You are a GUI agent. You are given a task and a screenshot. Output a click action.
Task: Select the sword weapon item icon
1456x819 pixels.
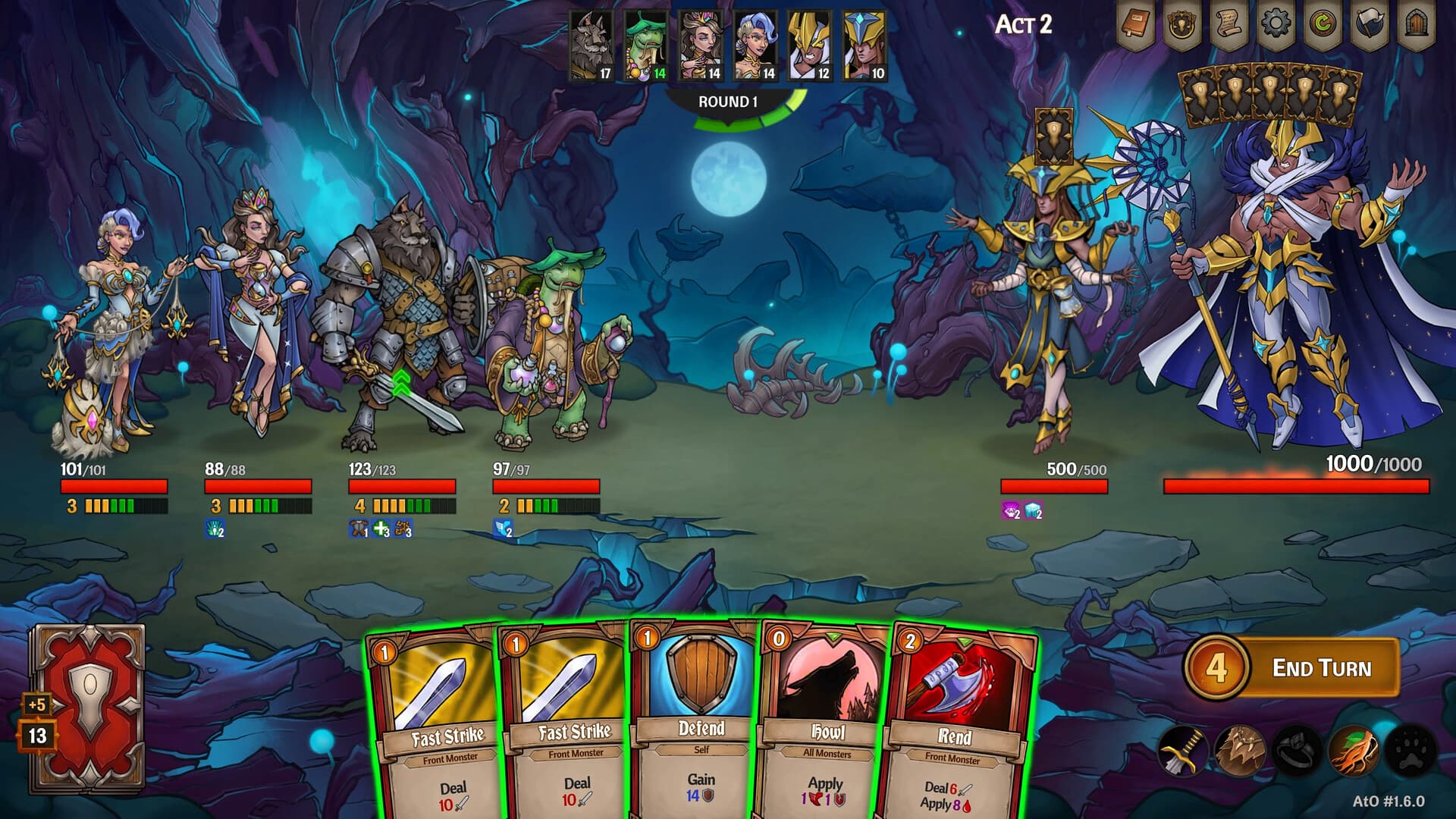point(1182,750)
